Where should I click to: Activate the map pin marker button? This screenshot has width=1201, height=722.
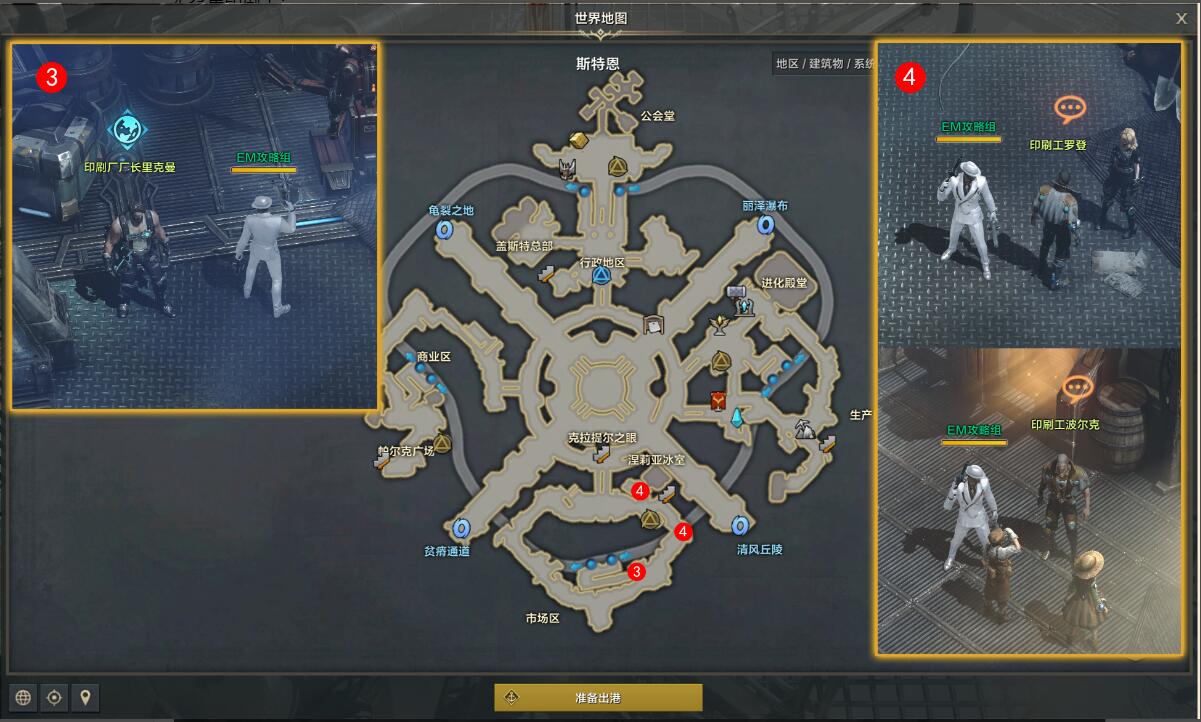point(86,697)
